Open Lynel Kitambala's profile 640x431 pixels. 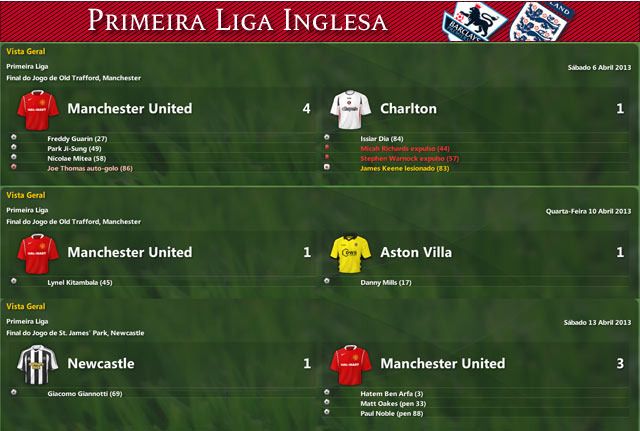(79, 283)
